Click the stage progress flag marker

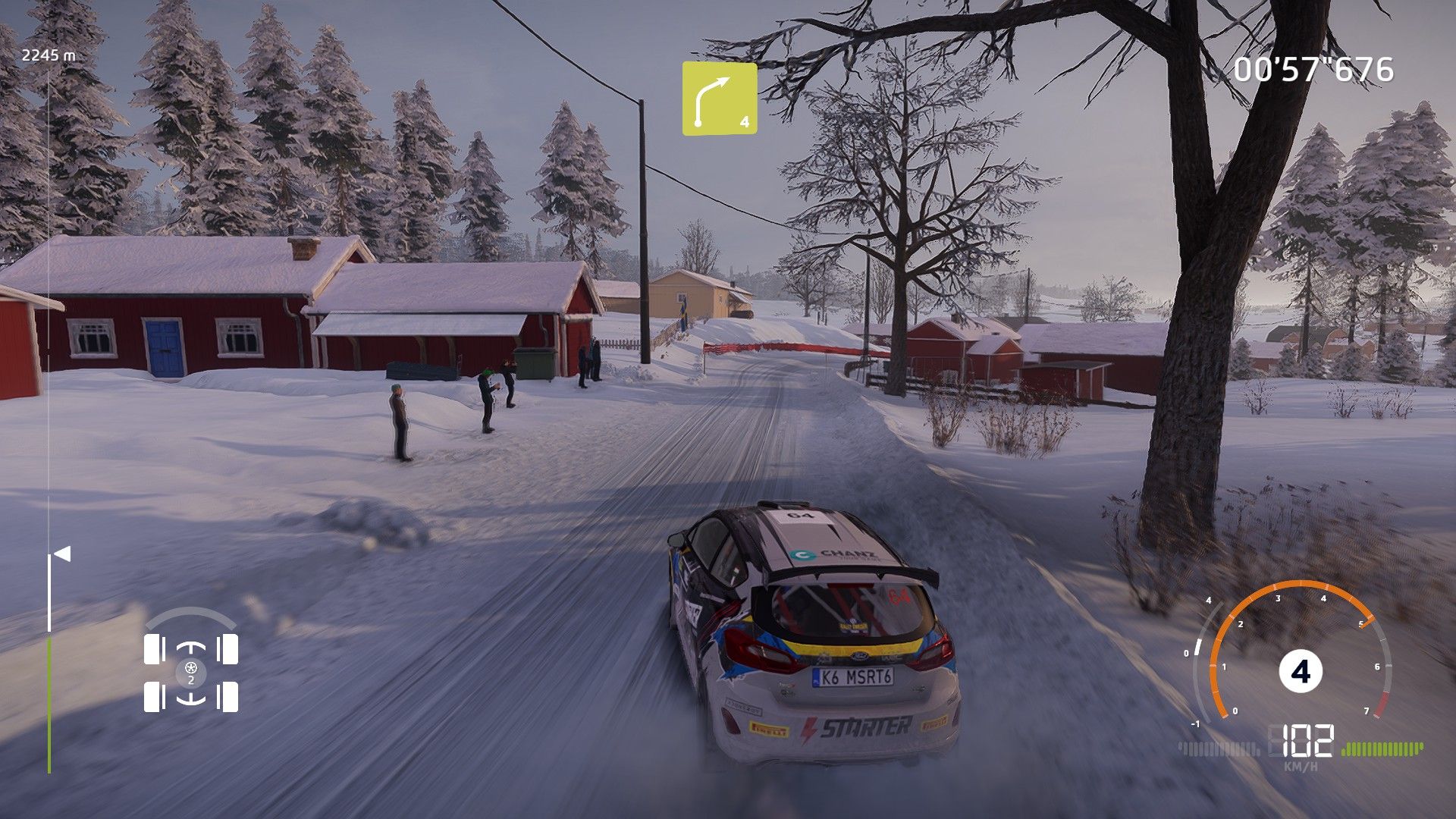click(61, 554)
